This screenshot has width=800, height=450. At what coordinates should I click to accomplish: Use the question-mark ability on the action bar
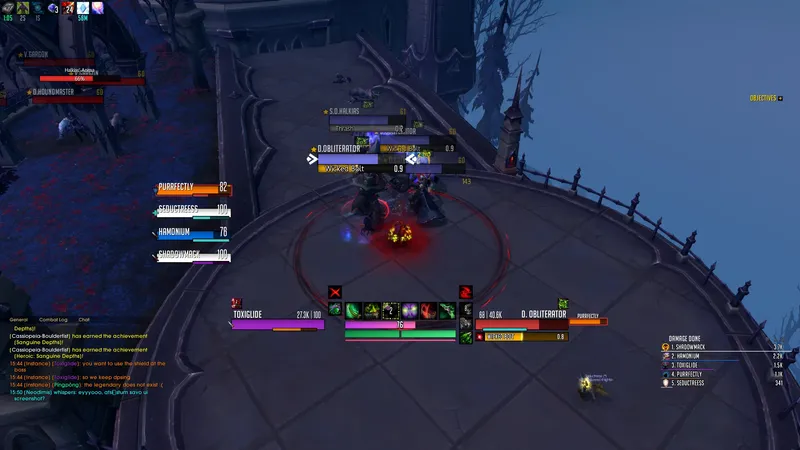coord(390,310)
